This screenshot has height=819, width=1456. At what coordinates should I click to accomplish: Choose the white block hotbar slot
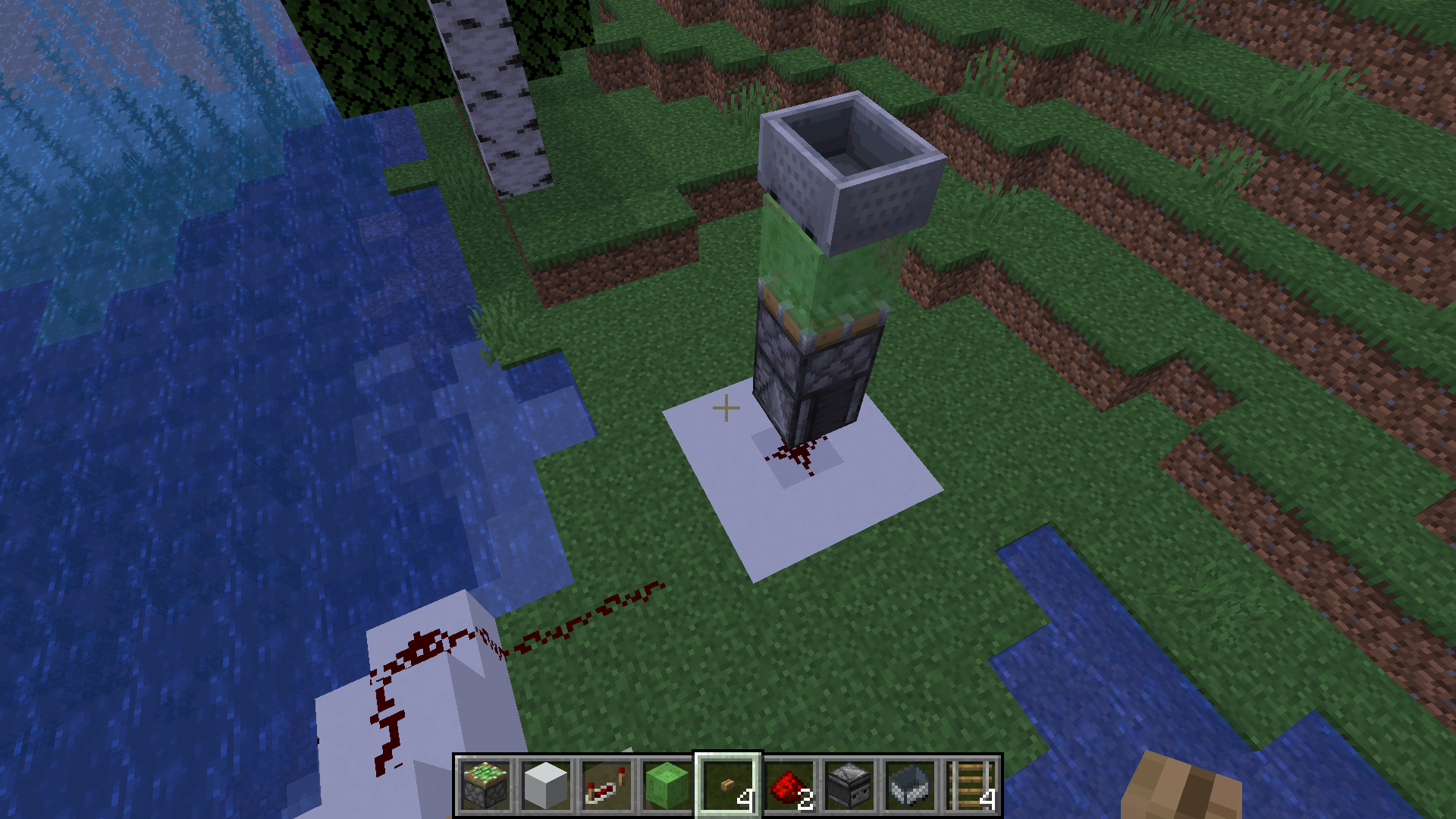[x=546, y=786]
